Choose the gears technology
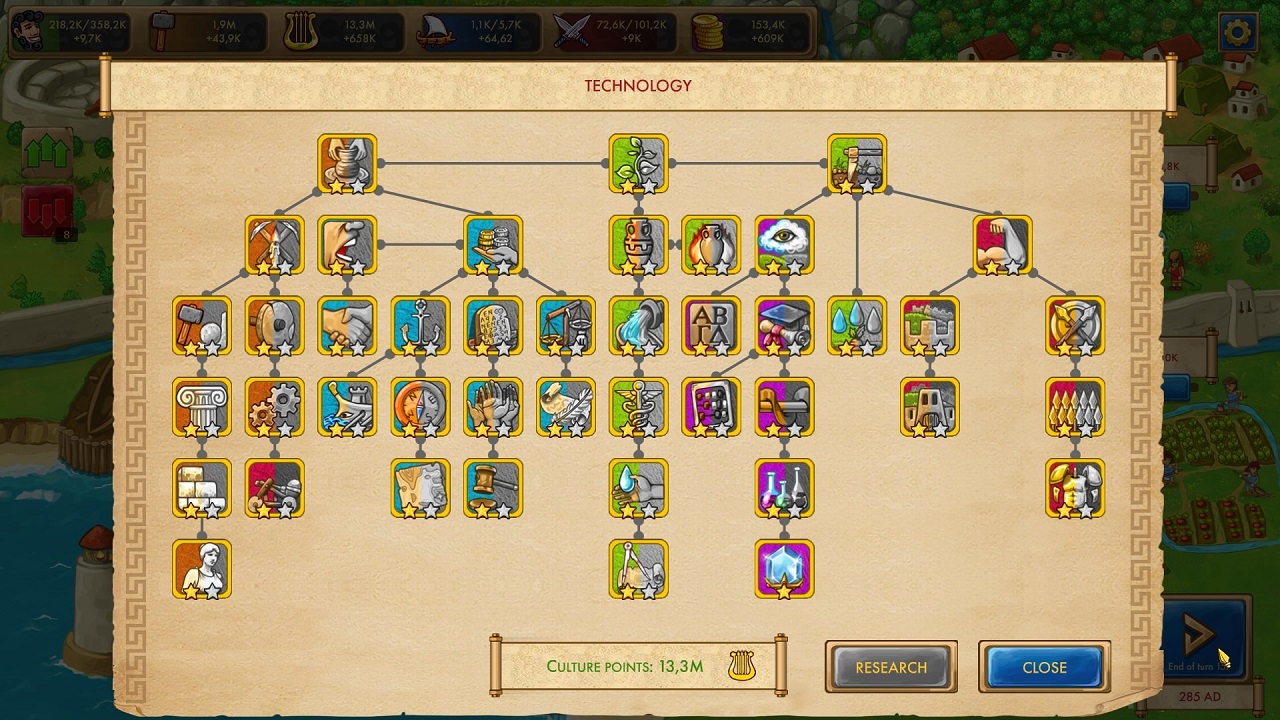The width and height of the screenshot is (1280, 720). 274,407
